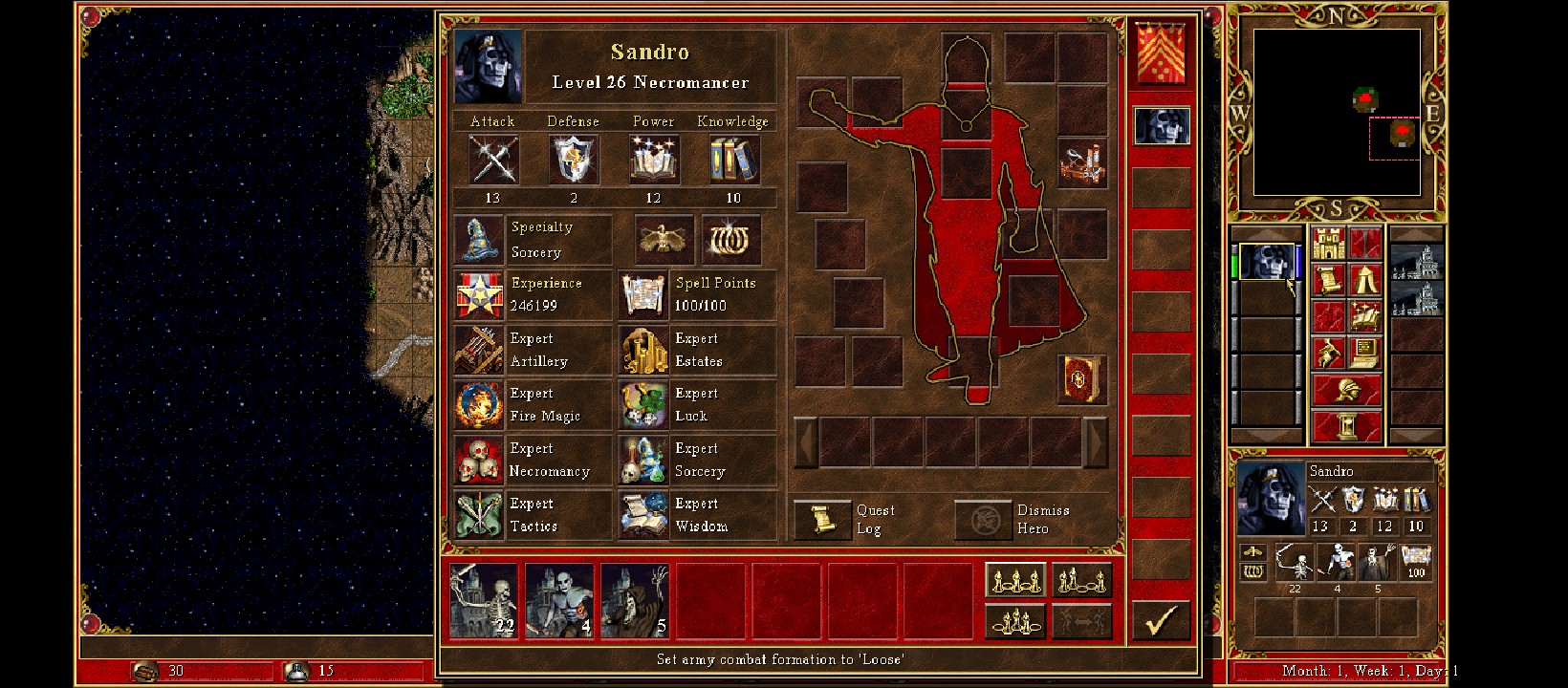Click the Dismiss Hero button
This screenshot has width=1568, height=688.
point(983,519)
